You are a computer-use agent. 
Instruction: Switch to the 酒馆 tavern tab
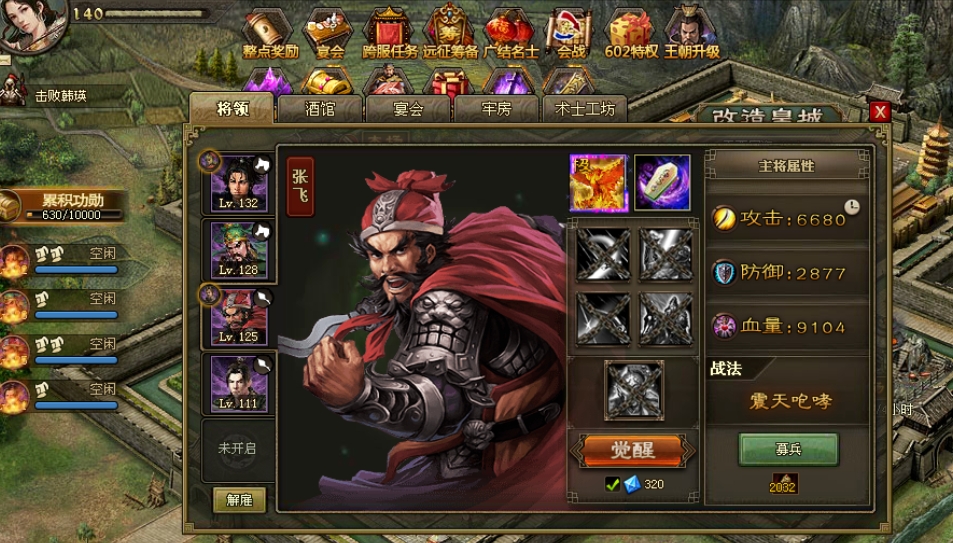pos(320,109)
